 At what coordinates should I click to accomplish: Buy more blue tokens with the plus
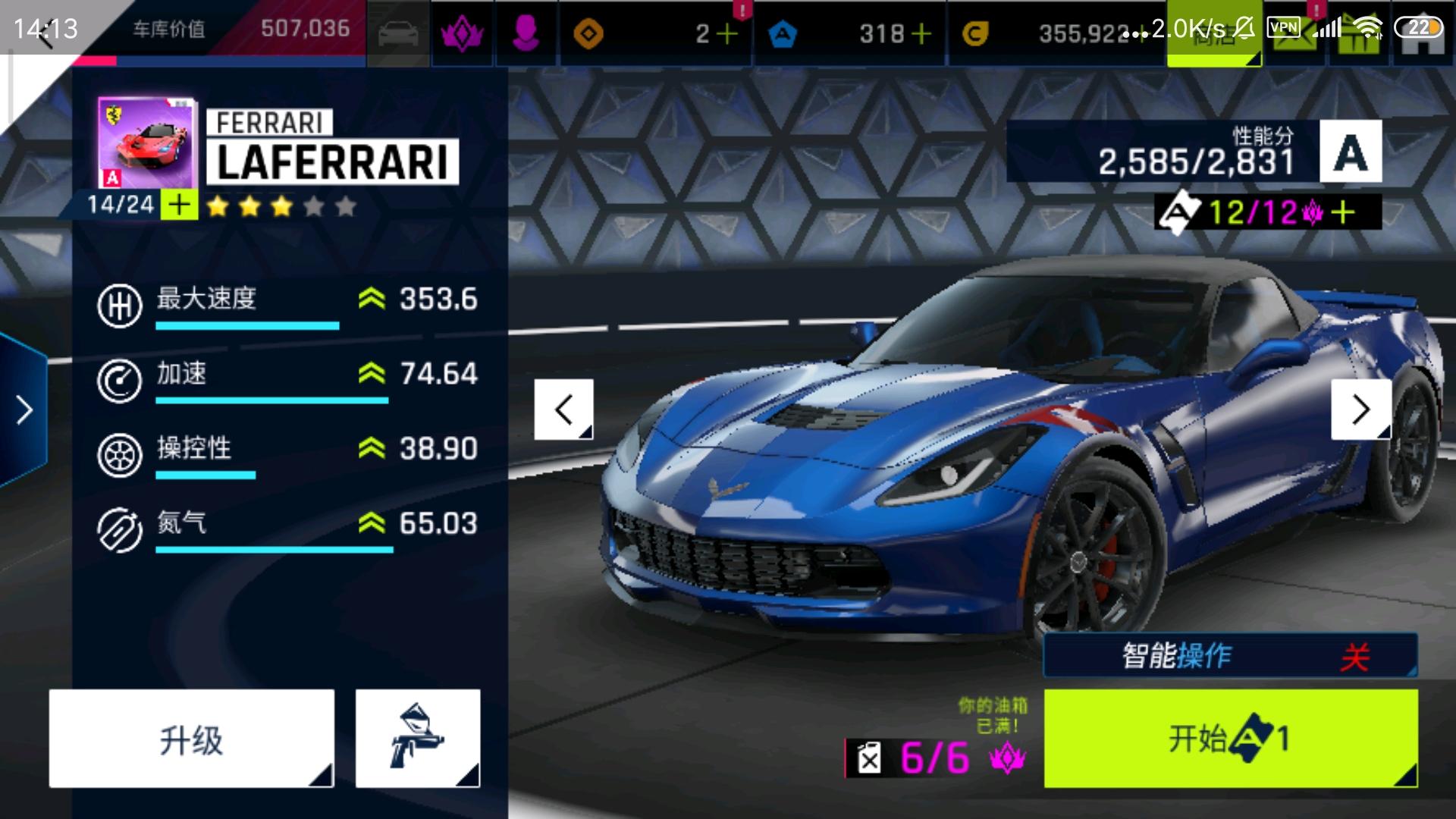click(x=921, y=34)
